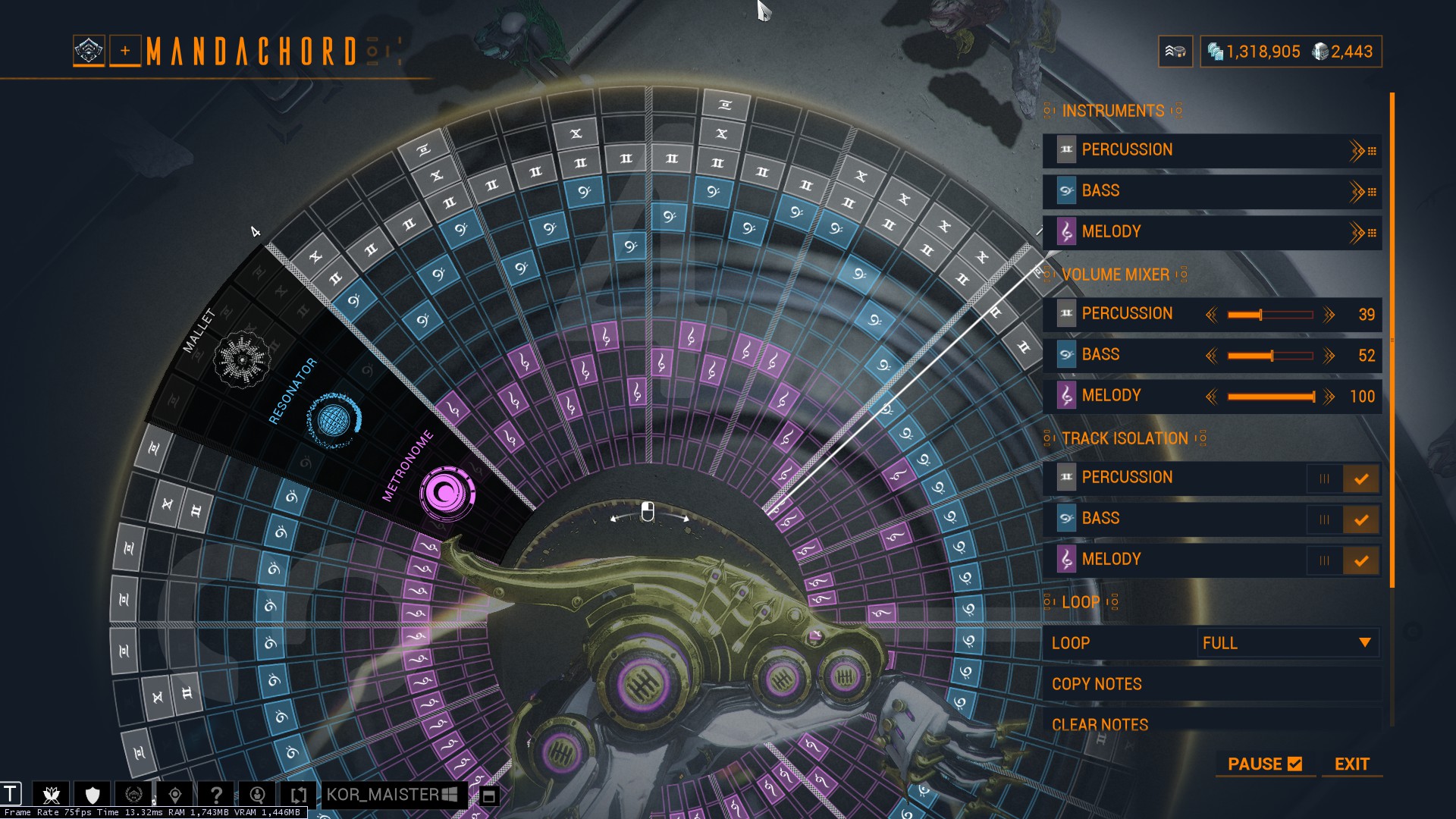The width and height of the screenshot is (1456, 819).
Task: Select the Mallet ability wheel icon
Action: (242, 359)
